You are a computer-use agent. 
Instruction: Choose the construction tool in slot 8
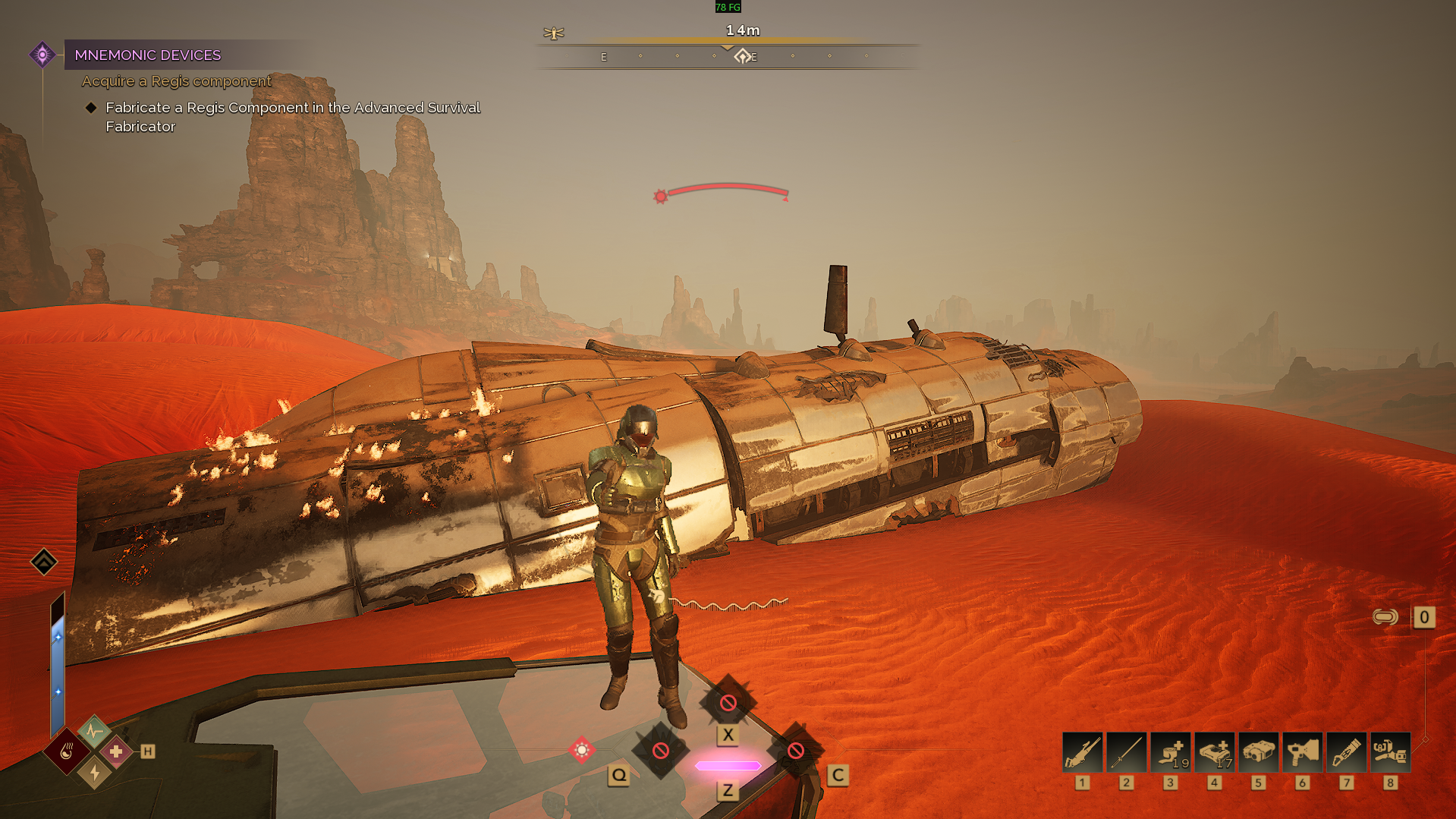[1390, 752]
